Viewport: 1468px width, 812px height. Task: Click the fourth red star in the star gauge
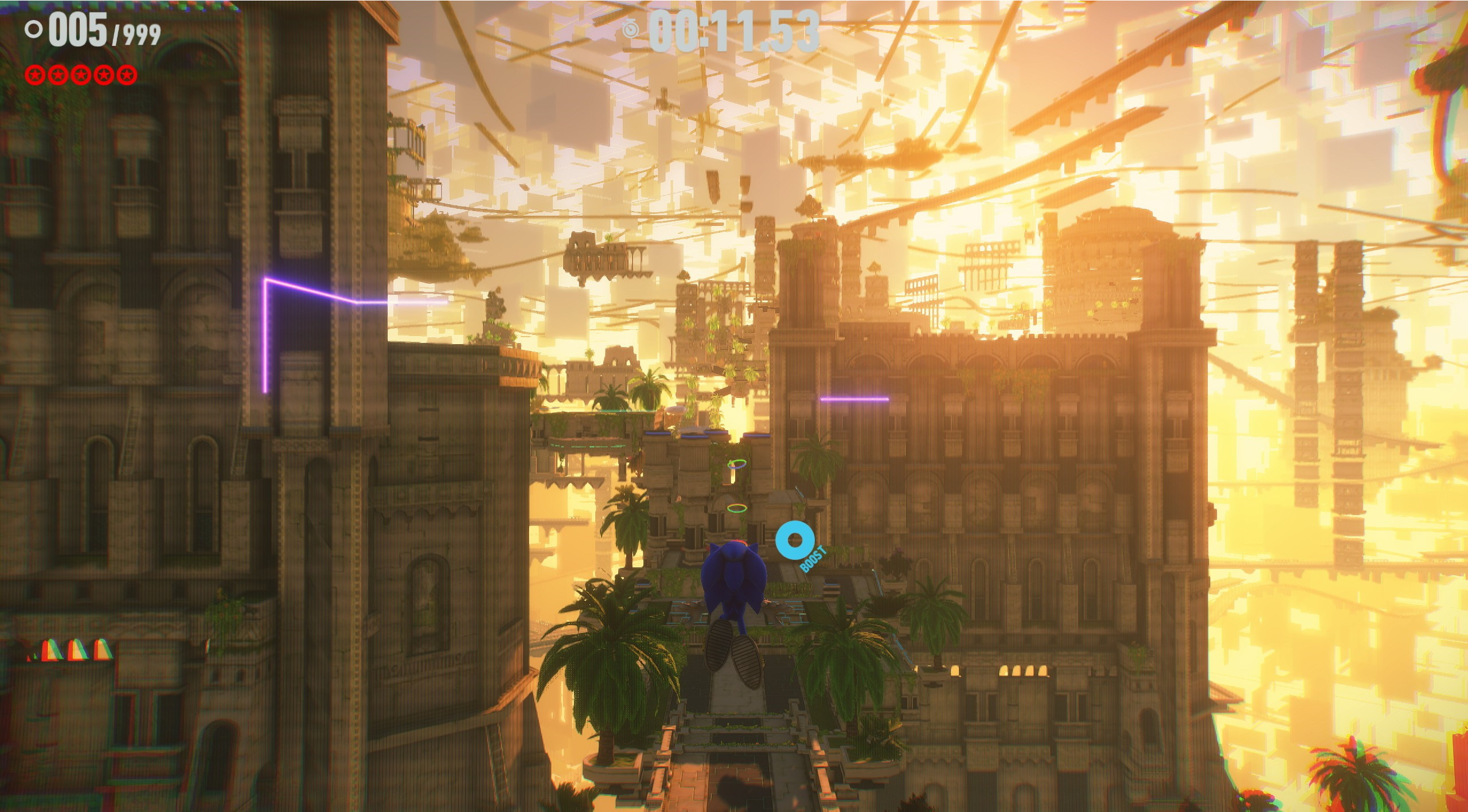104,75
